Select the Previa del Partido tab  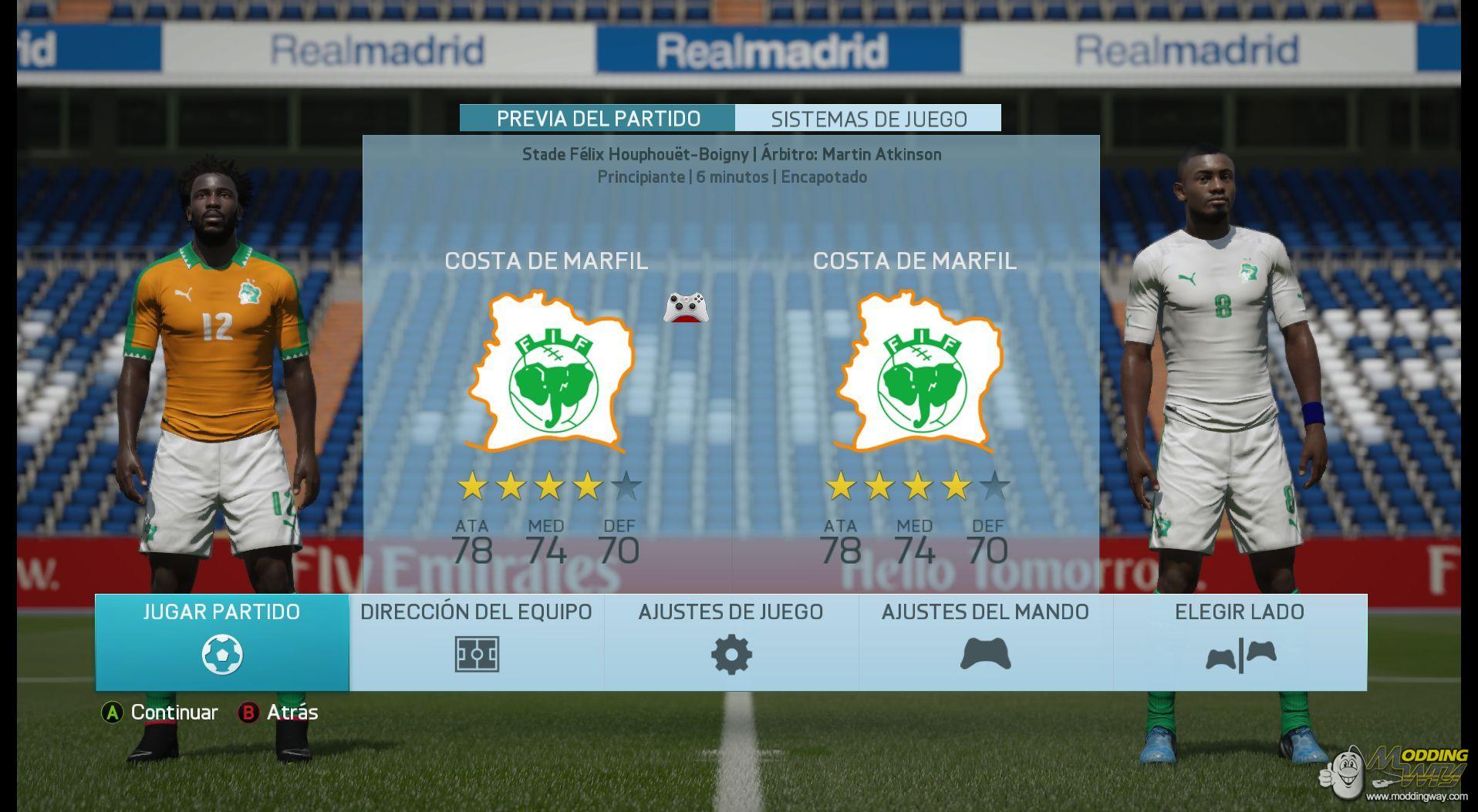pyautogui.click(x=598, y=119)
